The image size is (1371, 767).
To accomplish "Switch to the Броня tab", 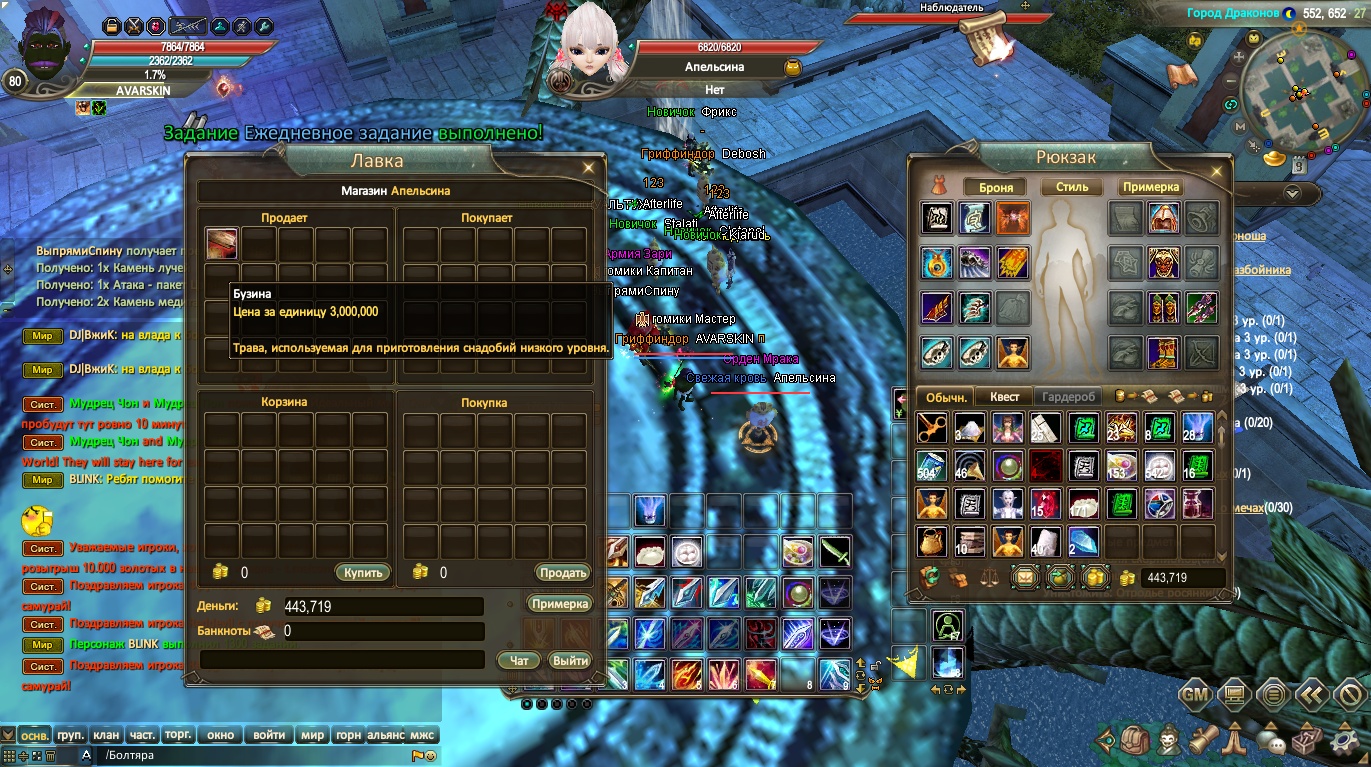I will pos(996,187).
